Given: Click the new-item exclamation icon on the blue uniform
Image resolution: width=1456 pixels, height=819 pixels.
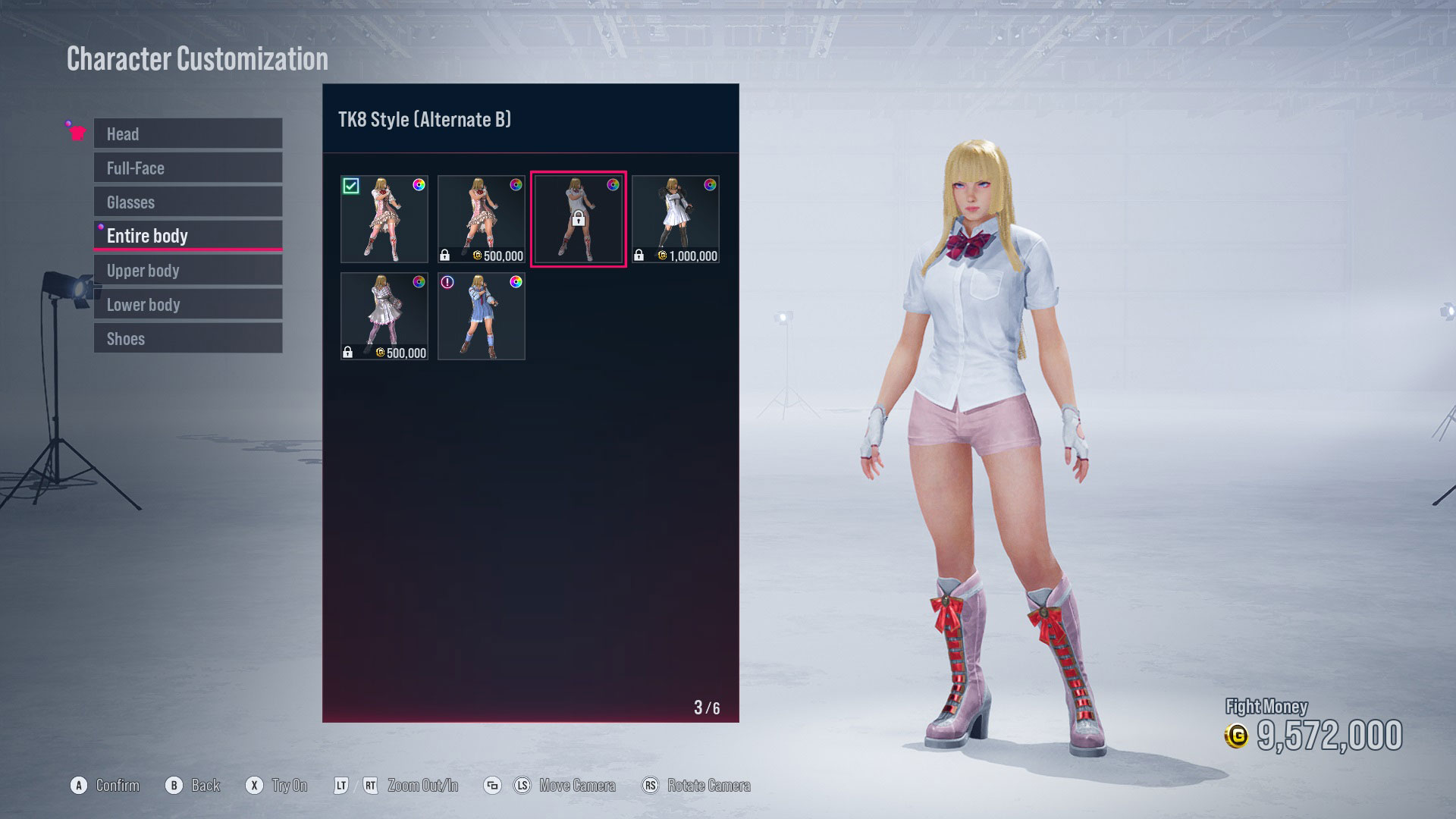Looking at the screenshot, I should pyautogui.click(x=447, y=283).
